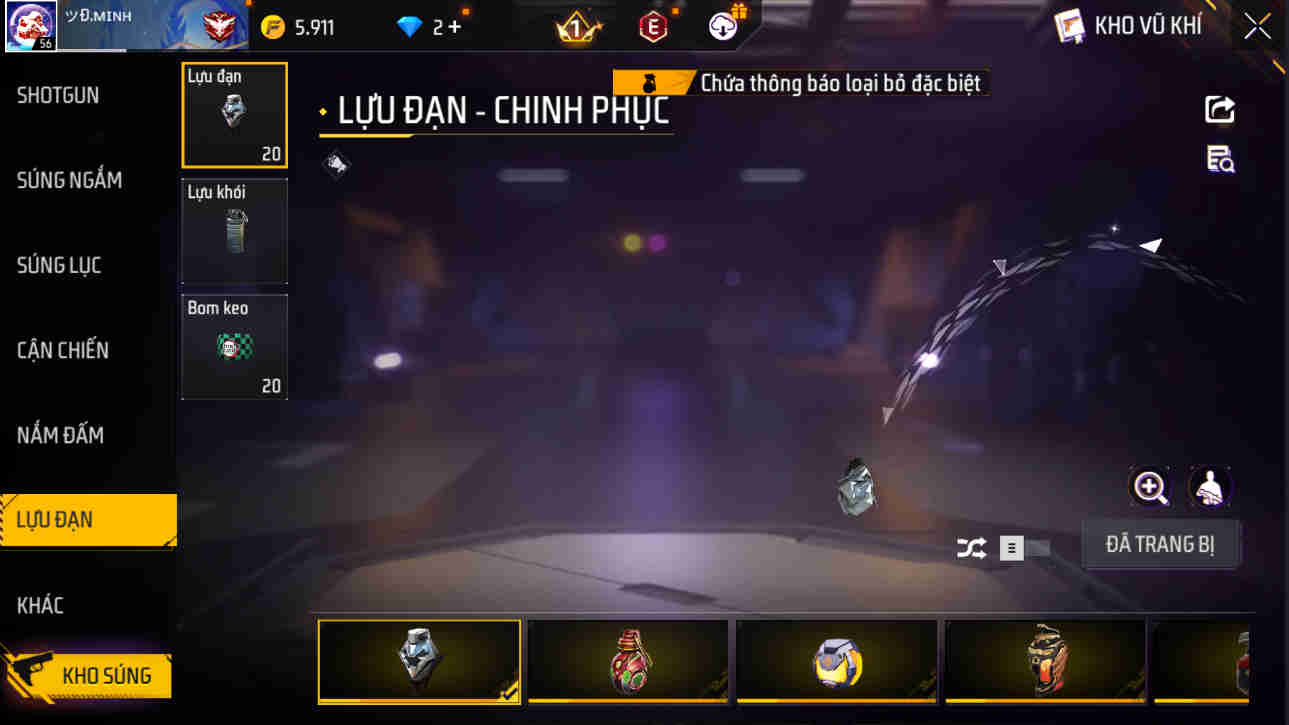Select the character preview icon beside the magnifier
1289x725 pixels.
click(x=1210, y=489)
